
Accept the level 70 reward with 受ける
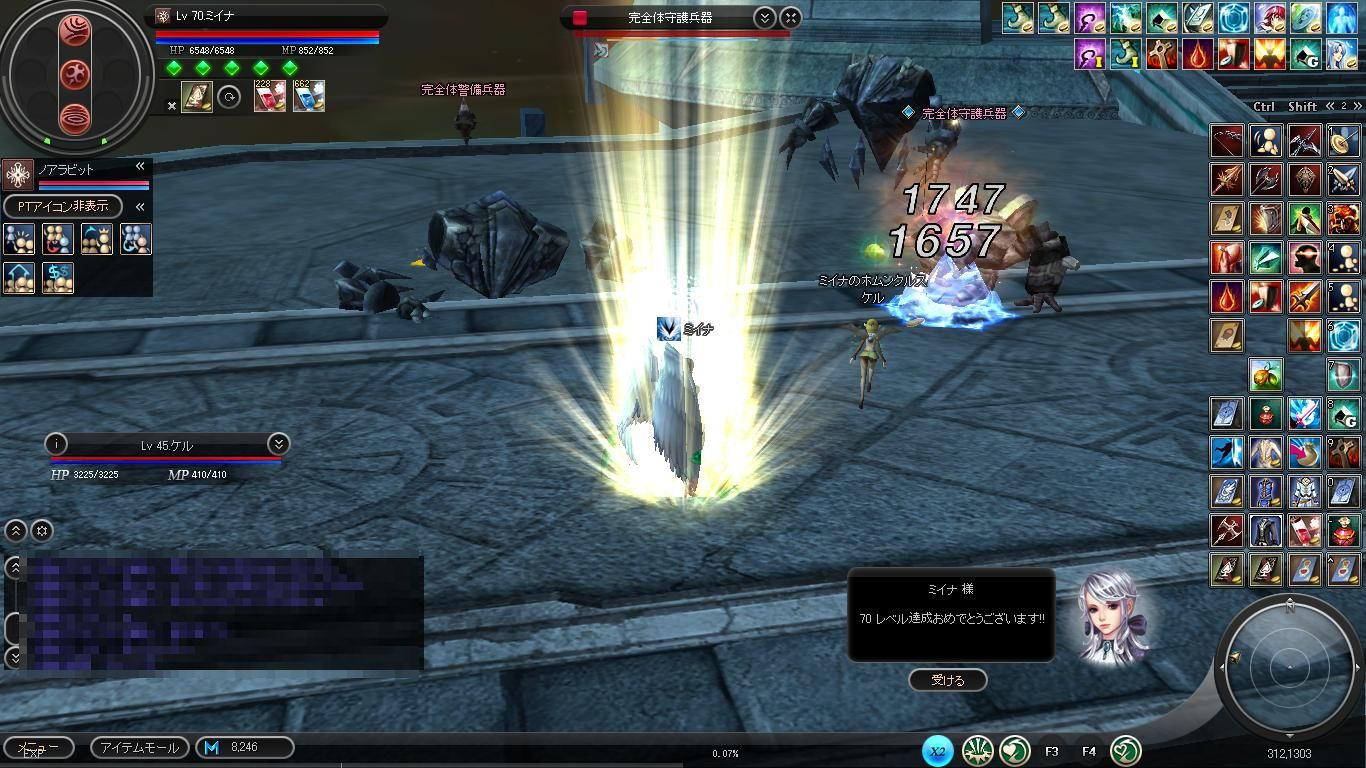pyautogui.click(x=947, y=680)
